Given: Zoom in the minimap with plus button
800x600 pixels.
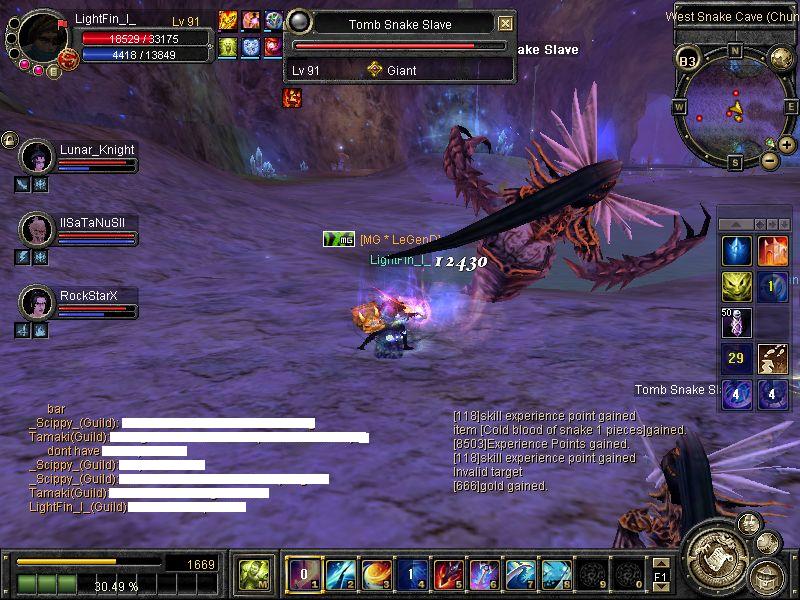Looking at the screenshot, I should tap(787, 145).
